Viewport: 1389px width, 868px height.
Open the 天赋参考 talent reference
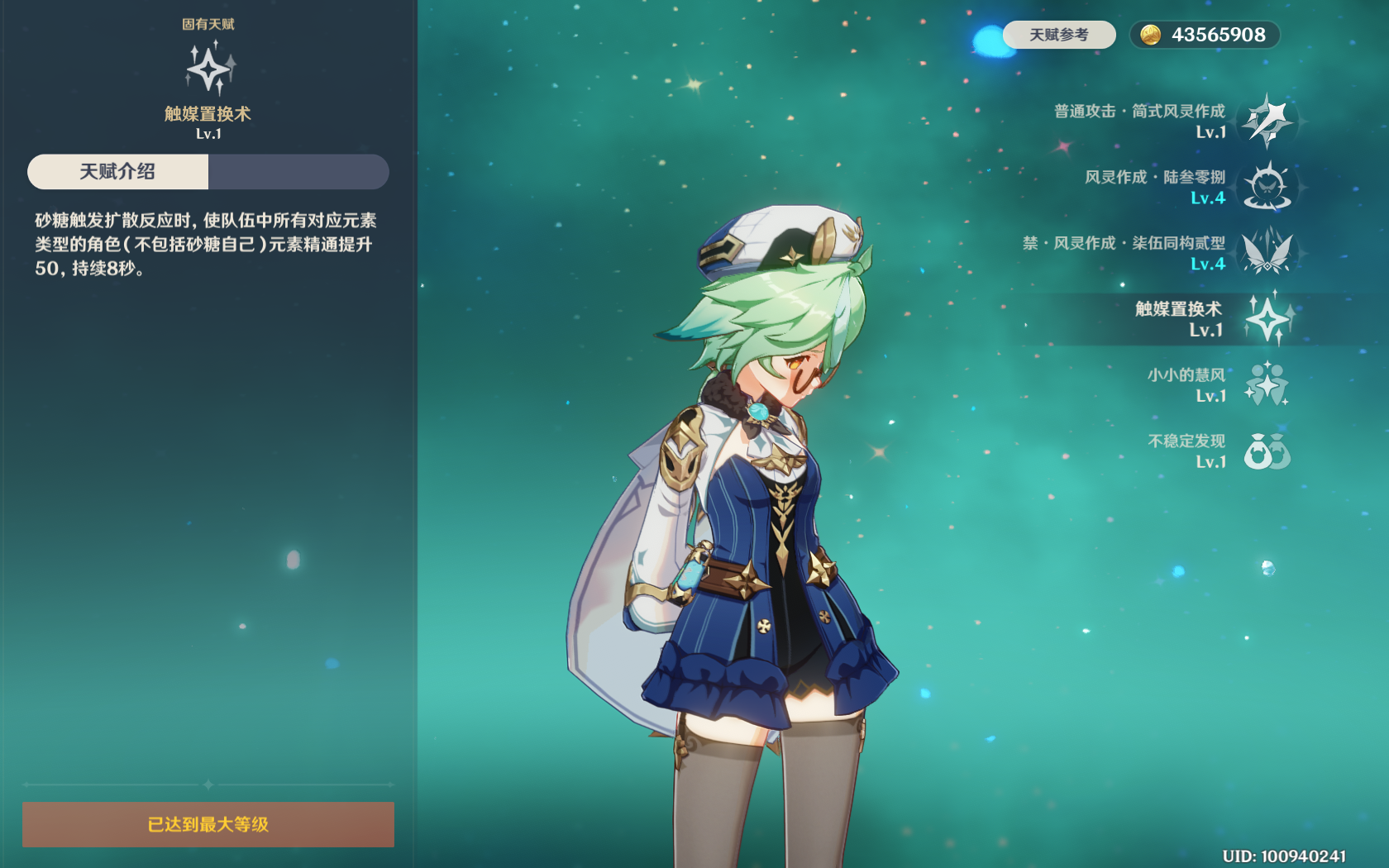[x=1058, y=35]
